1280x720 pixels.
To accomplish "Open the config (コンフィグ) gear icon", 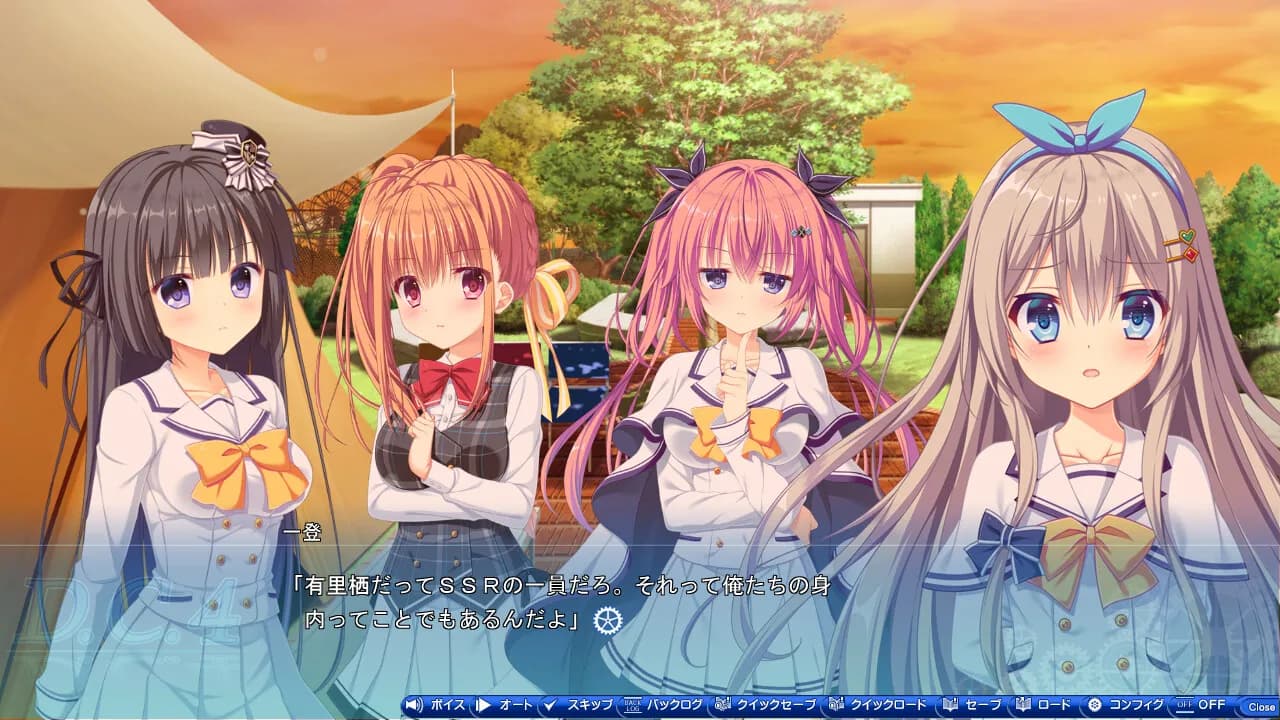I will coord(1094,703).
